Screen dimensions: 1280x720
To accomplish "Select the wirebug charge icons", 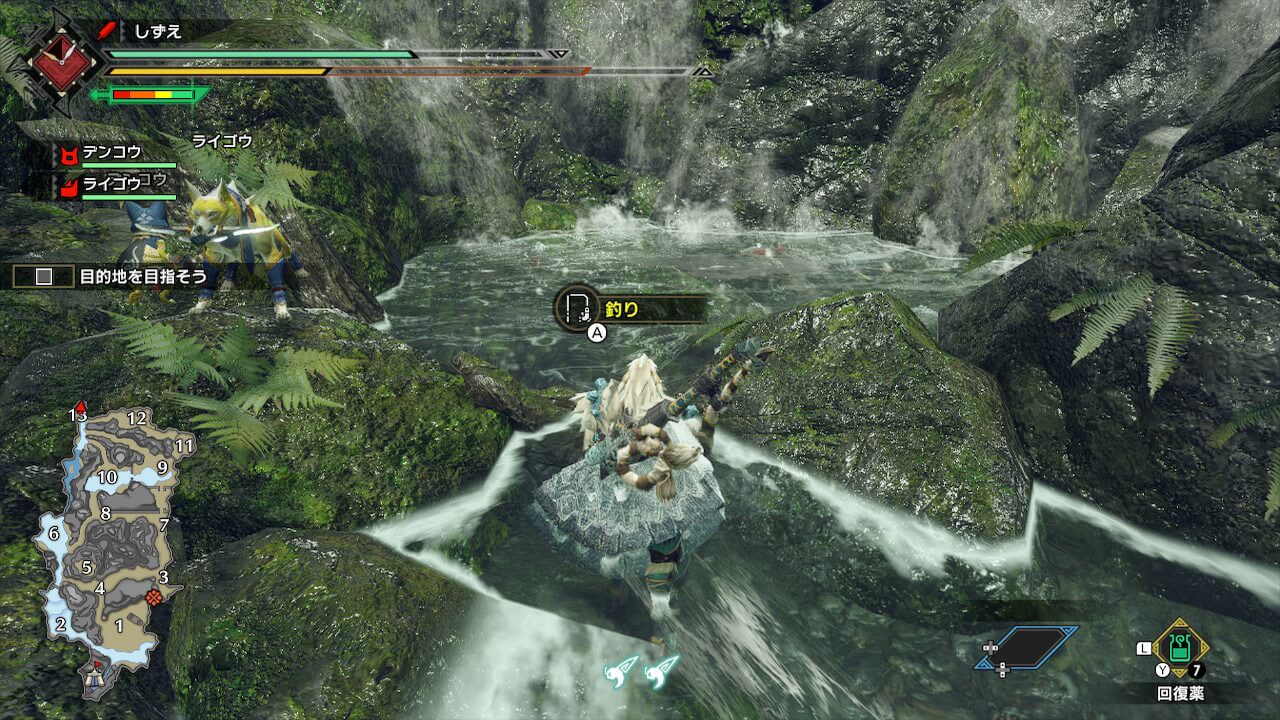I will [x=643, y=670].
